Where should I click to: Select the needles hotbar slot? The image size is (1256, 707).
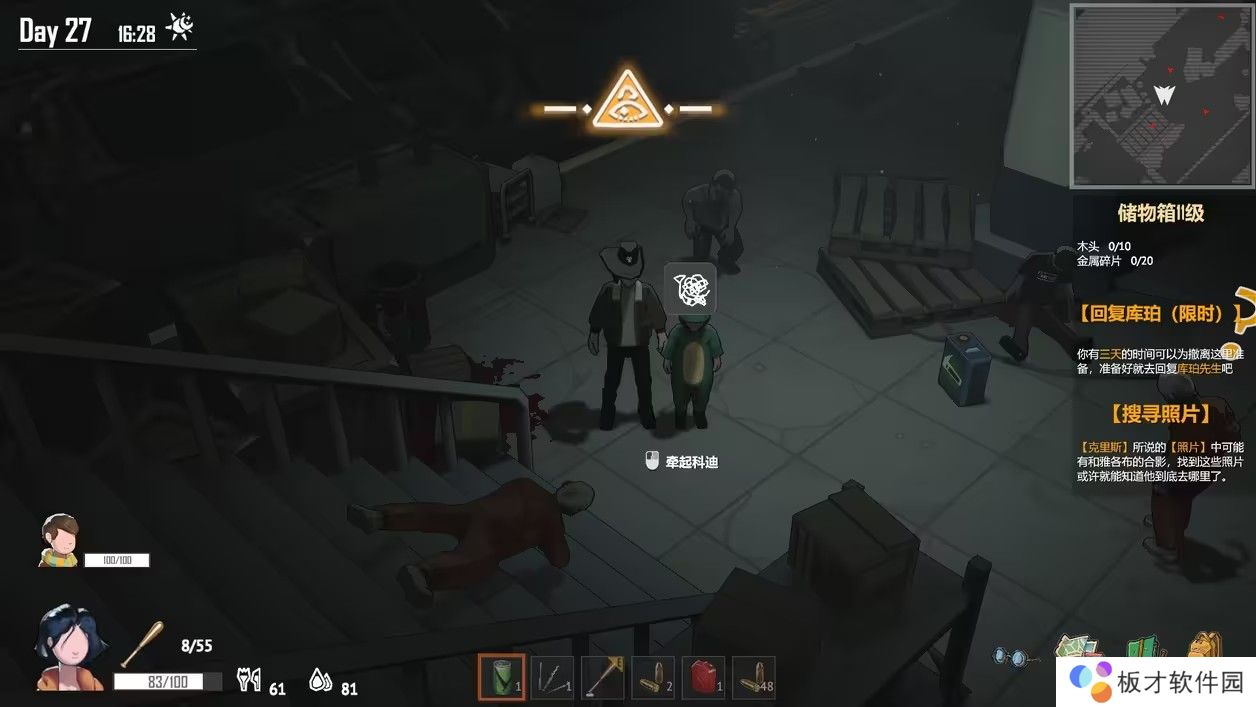551,677
